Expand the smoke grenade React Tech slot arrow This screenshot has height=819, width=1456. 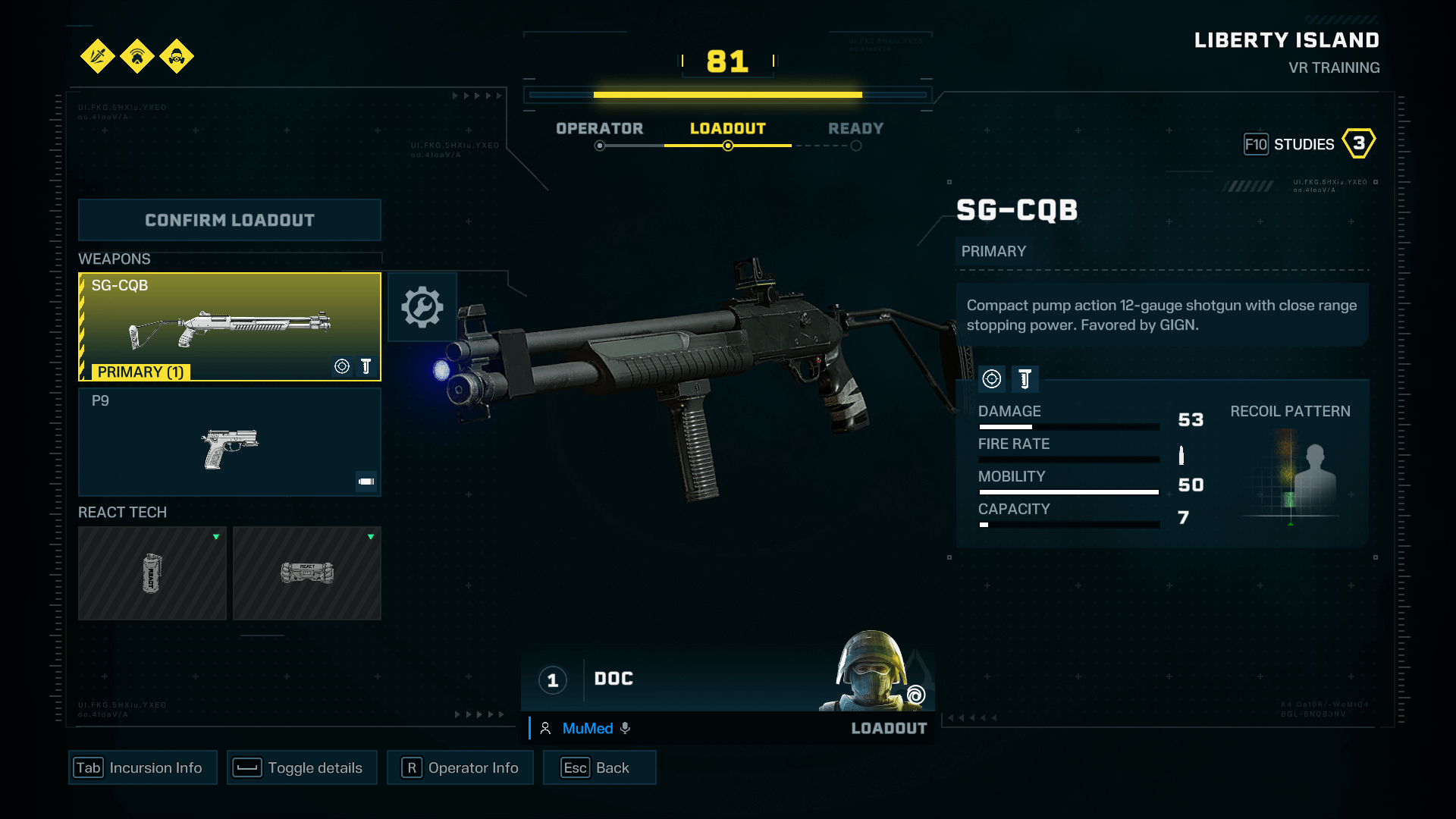coord(218,537)
